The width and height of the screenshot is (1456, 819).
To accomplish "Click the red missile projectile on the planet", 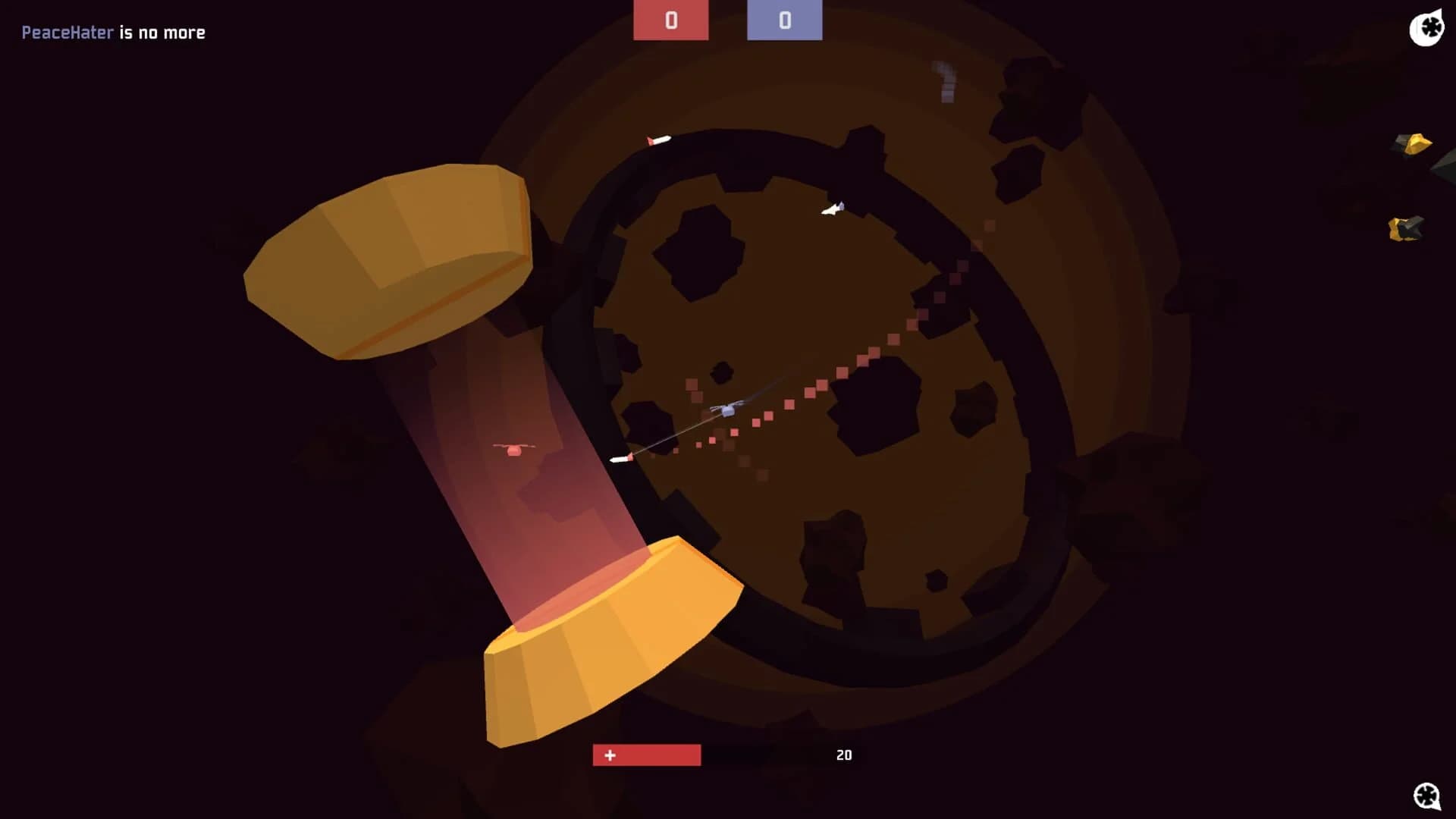I will pos(622,458).
